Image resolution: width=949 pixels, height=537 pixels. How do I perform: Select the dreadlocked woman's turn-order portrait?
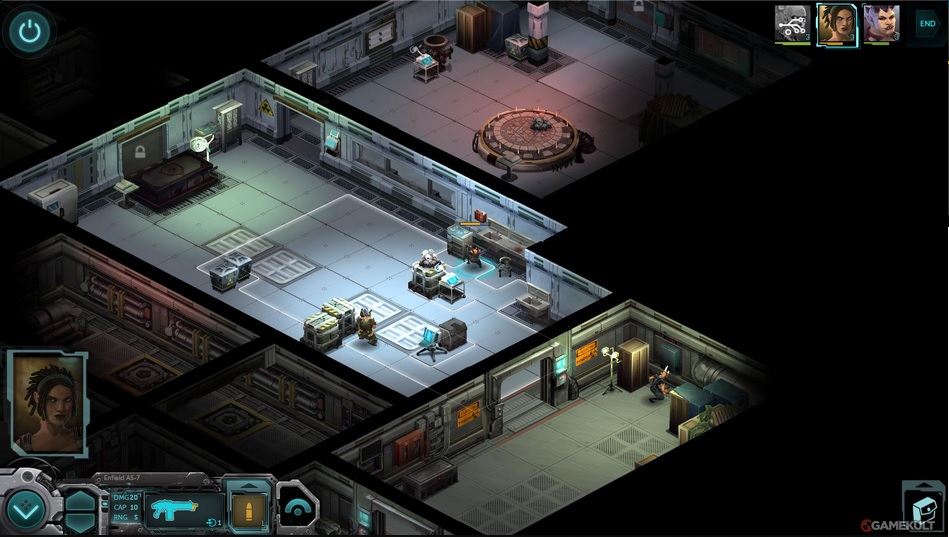[836, 24]
